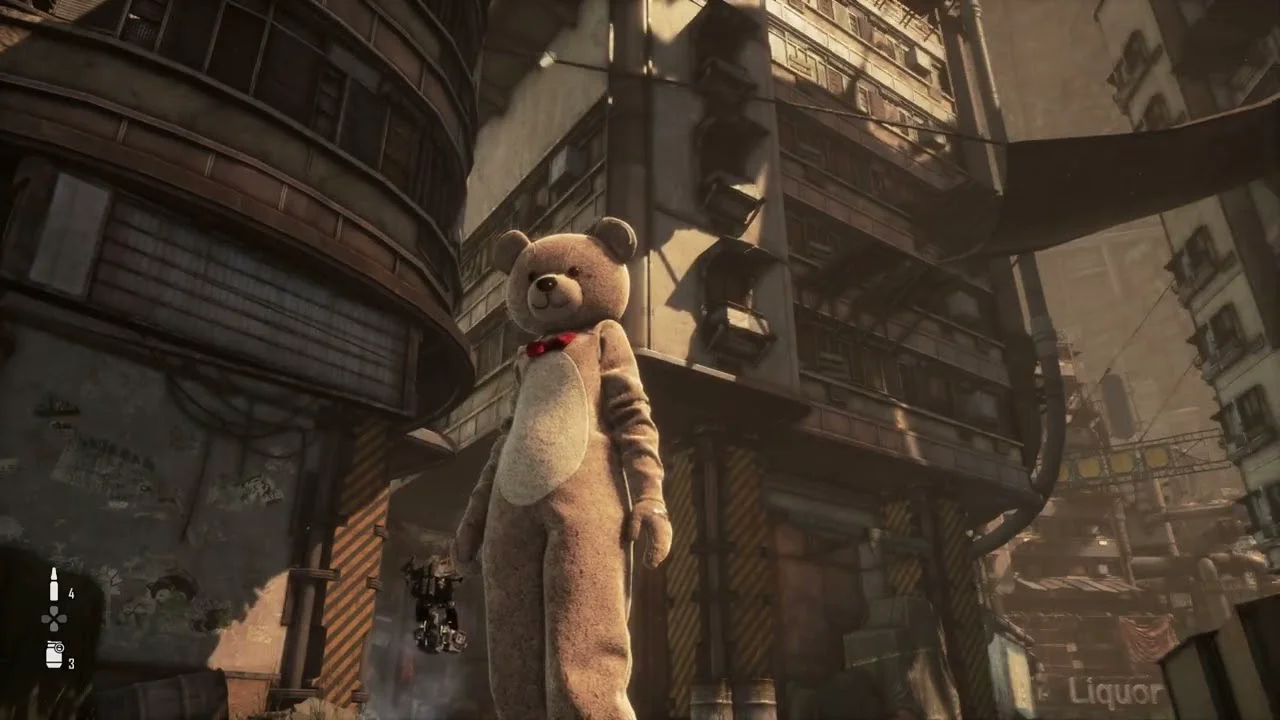Select the bullet ammo item icon
This screenshot has height=720, width=1280.
[x=54, y=585]
